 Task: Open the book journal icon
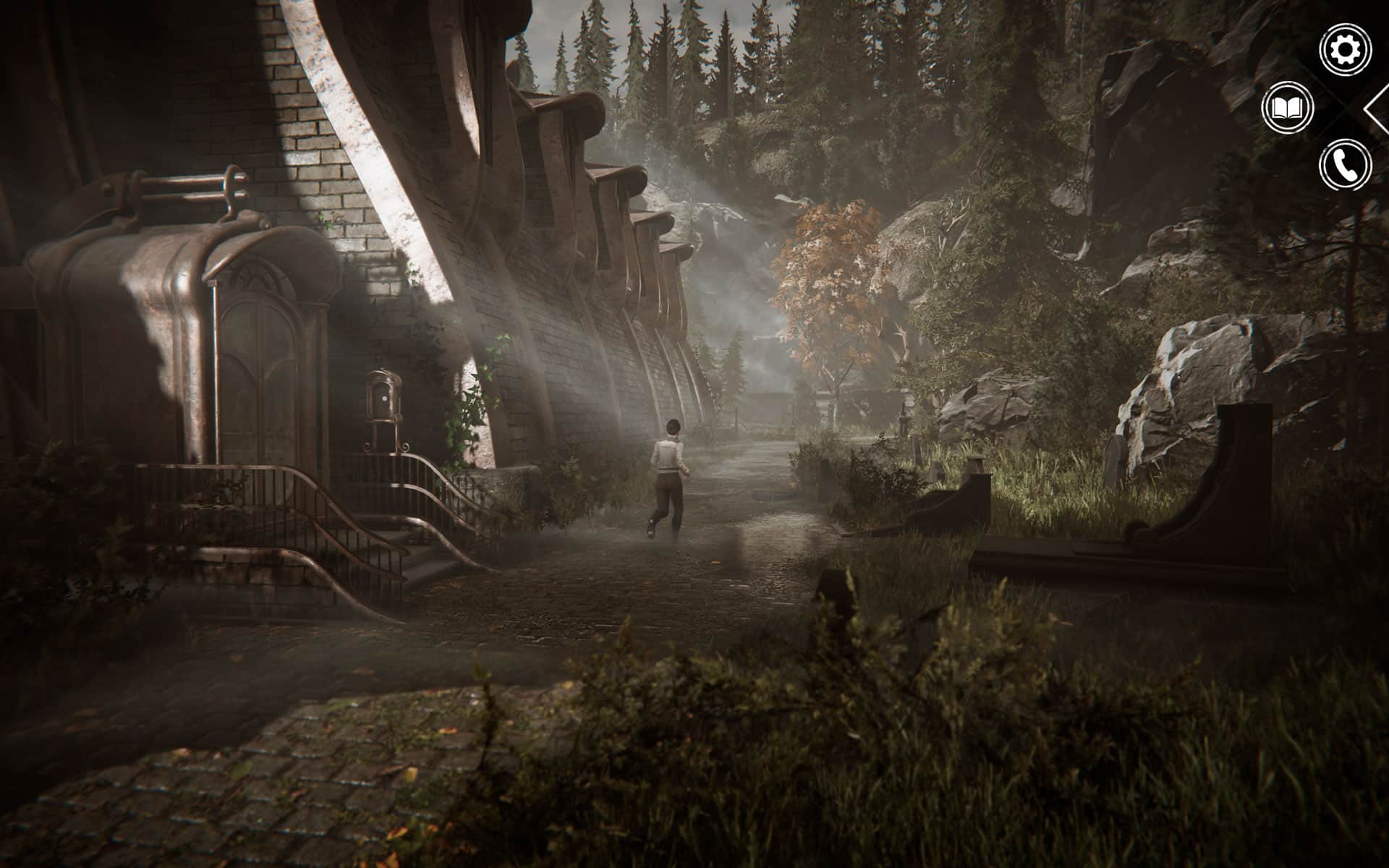tap(1287, 109)
